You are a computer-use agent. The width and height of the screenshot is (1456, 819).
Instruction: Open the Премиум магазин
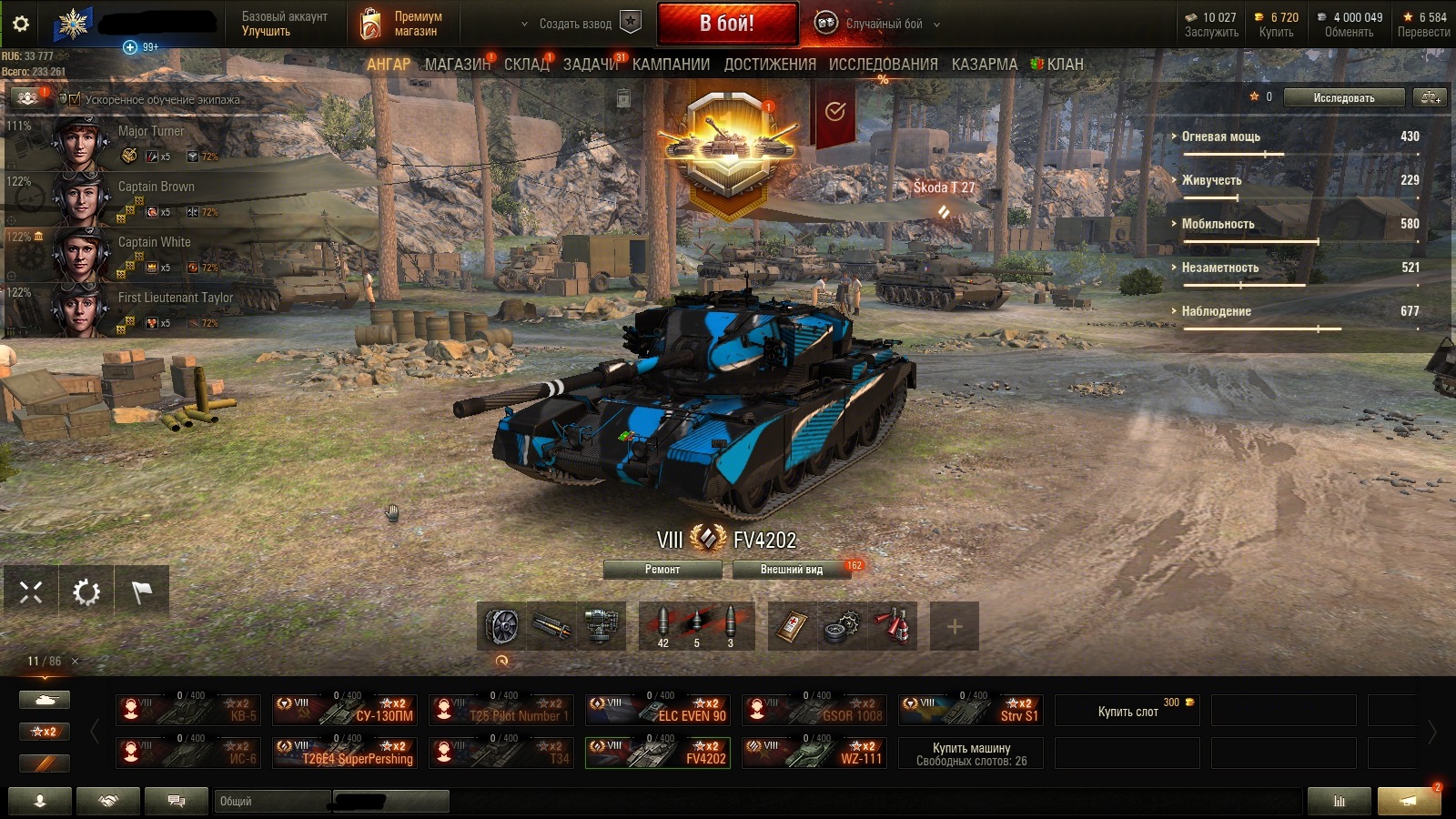(x=401, y=24)
